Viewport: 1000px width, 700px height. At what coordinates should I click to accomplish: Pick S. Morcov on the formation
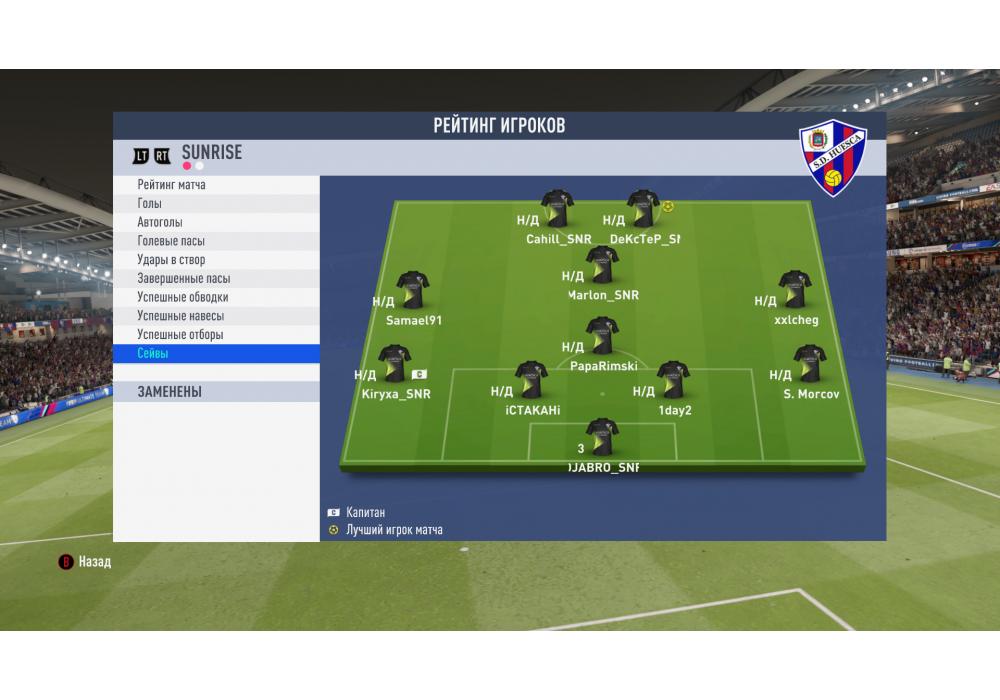[x=809, y=364]
